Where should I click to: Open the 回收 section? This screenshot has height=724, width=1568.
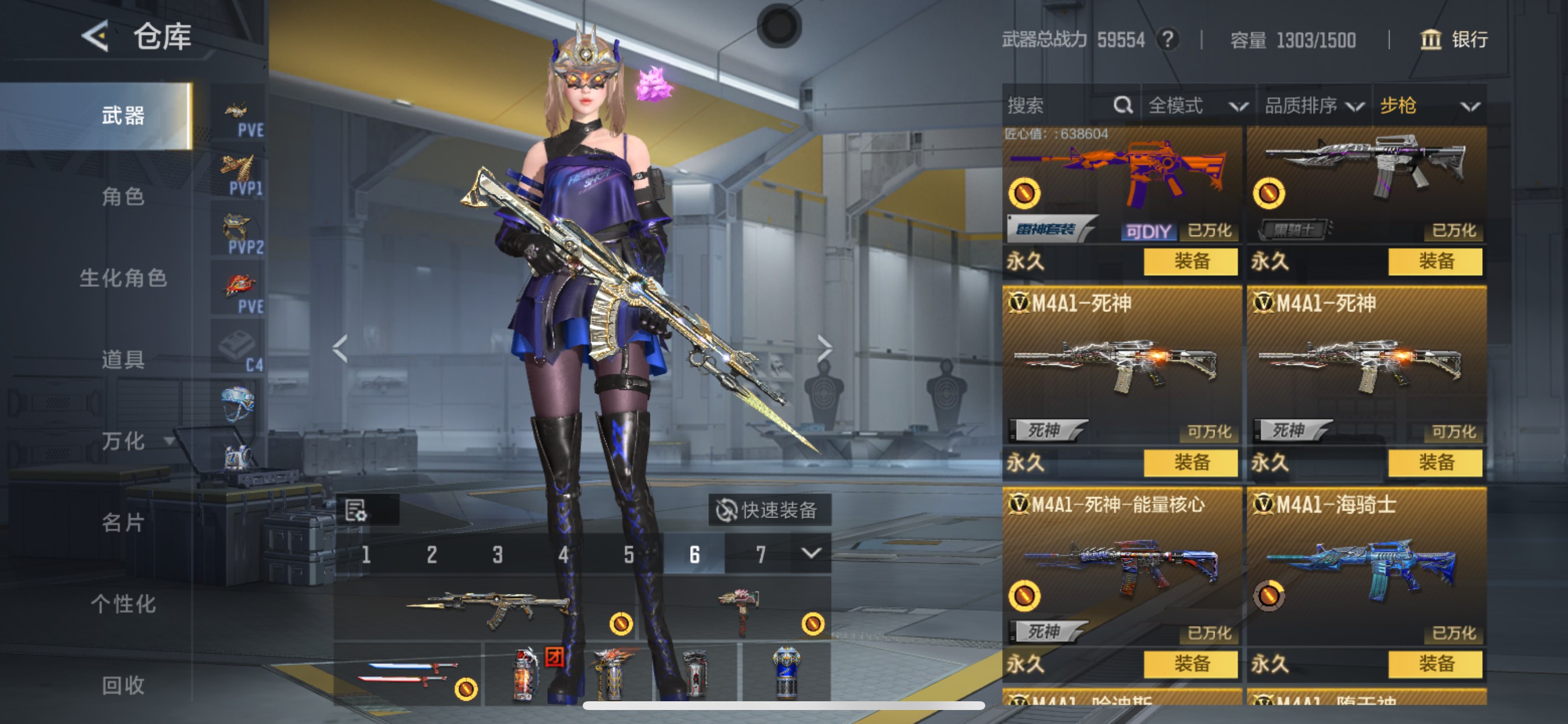pos(123,686)
